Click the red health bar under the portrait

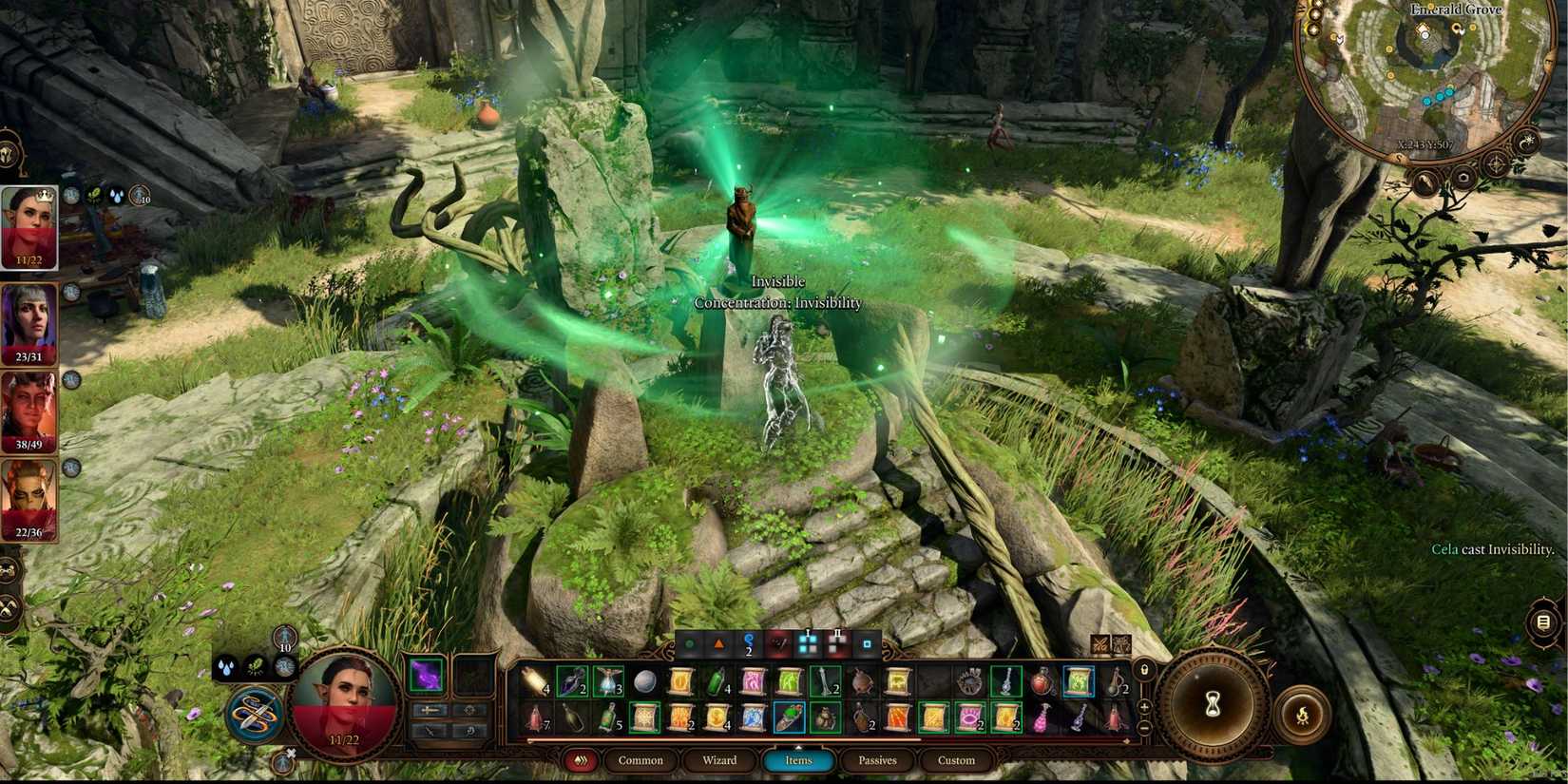click(352, 732)
